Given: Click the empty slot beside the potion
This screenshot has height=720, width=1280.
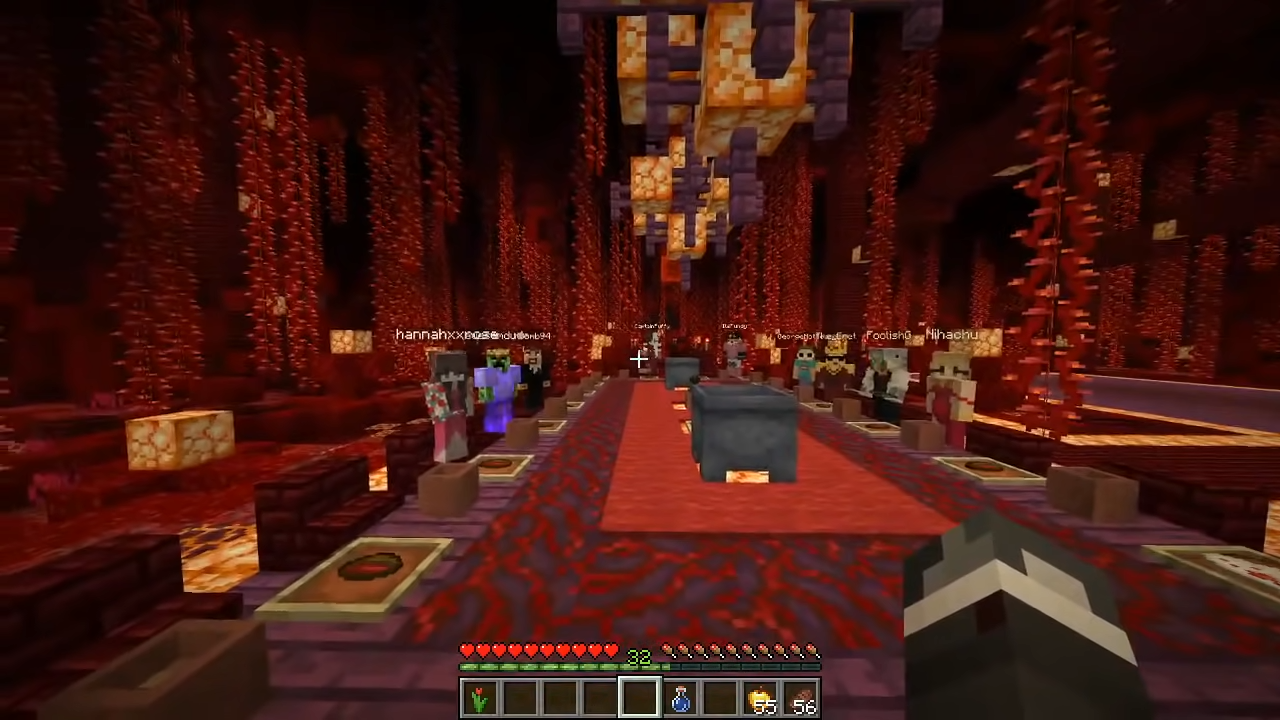Looking at the screenshot, I should [x=719, y=698].
